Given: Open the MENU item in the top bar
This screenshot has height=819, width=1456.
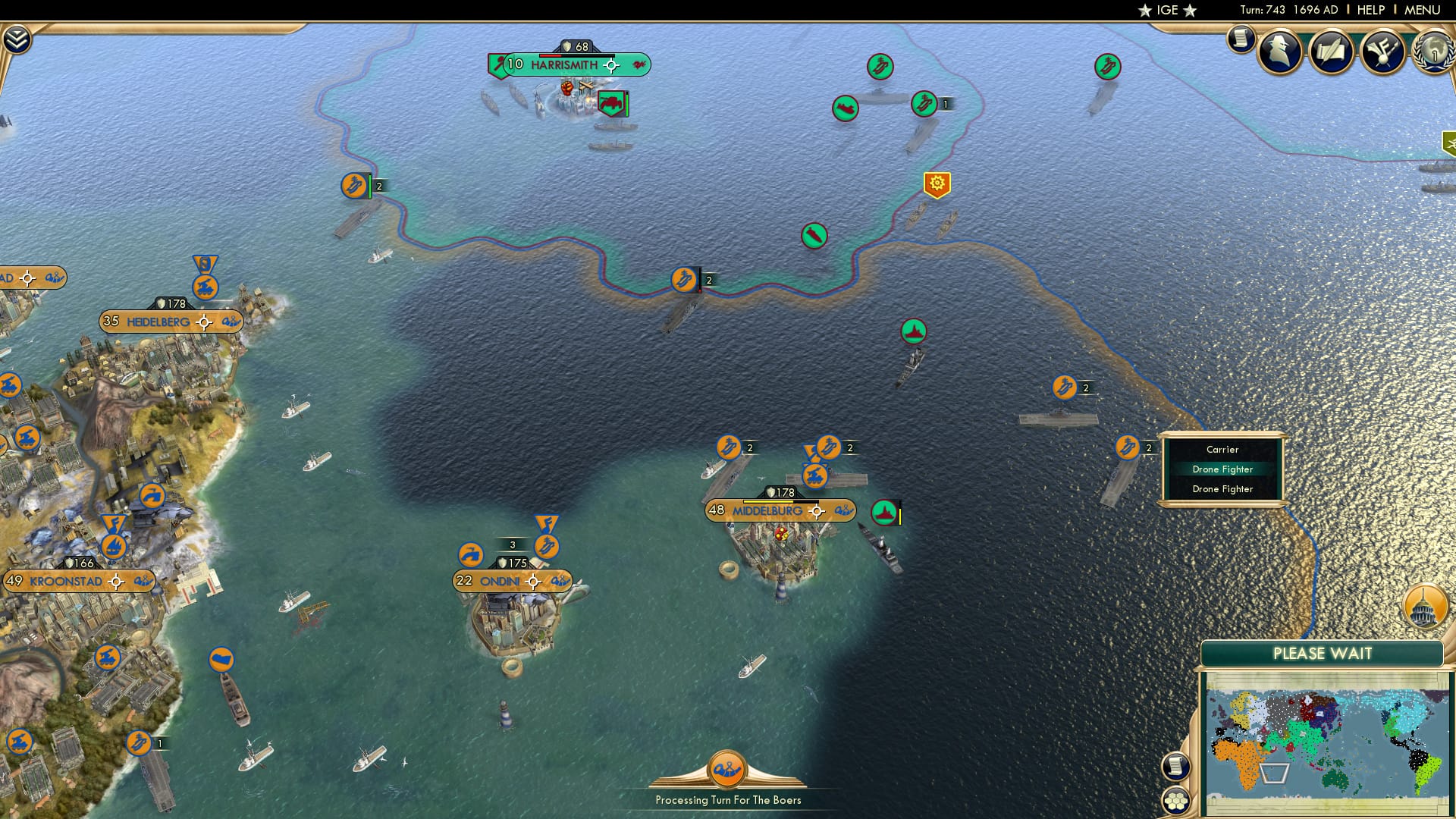Looking at the screenshot, I should (1424, 11).
